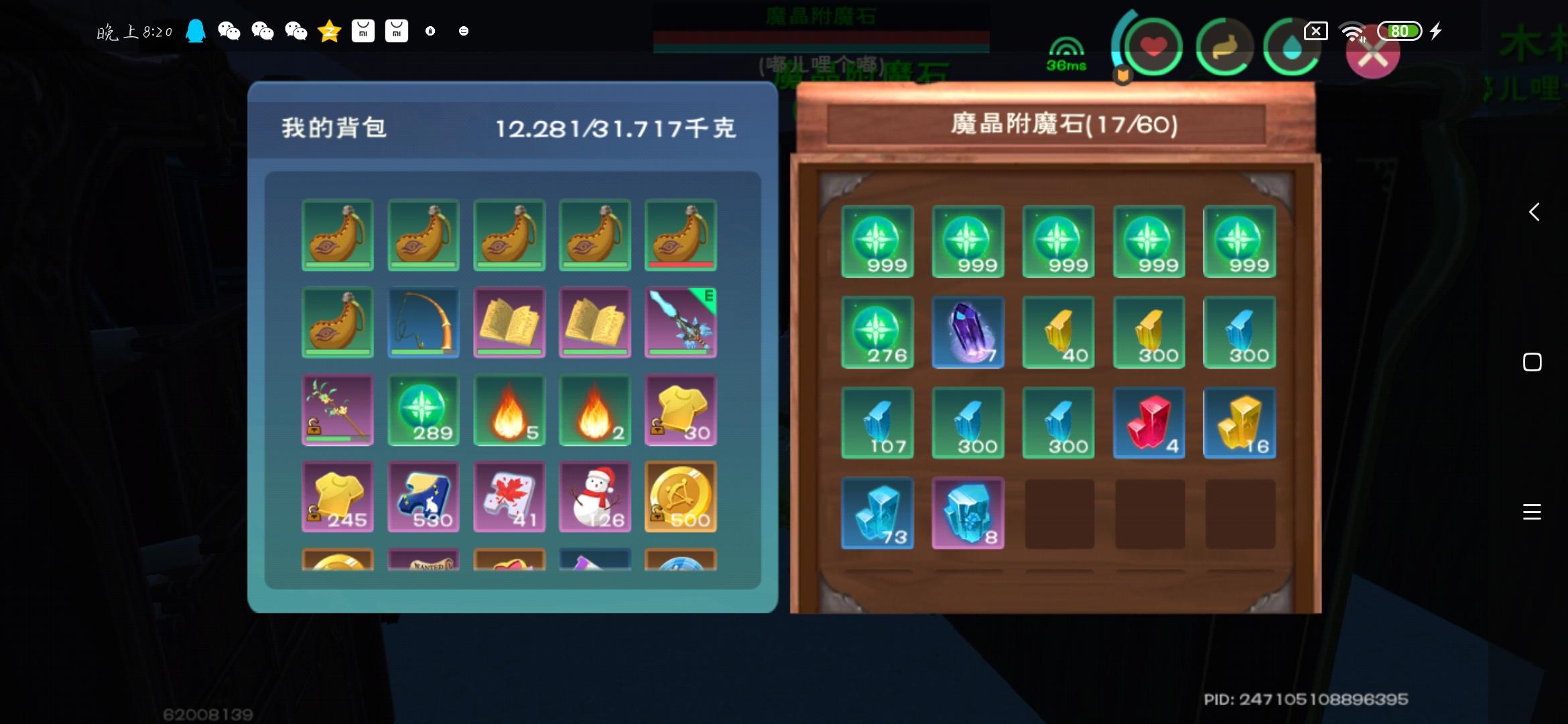Select the fishing rod in the backpack
1568x724 pixels.
click(423, 322)
